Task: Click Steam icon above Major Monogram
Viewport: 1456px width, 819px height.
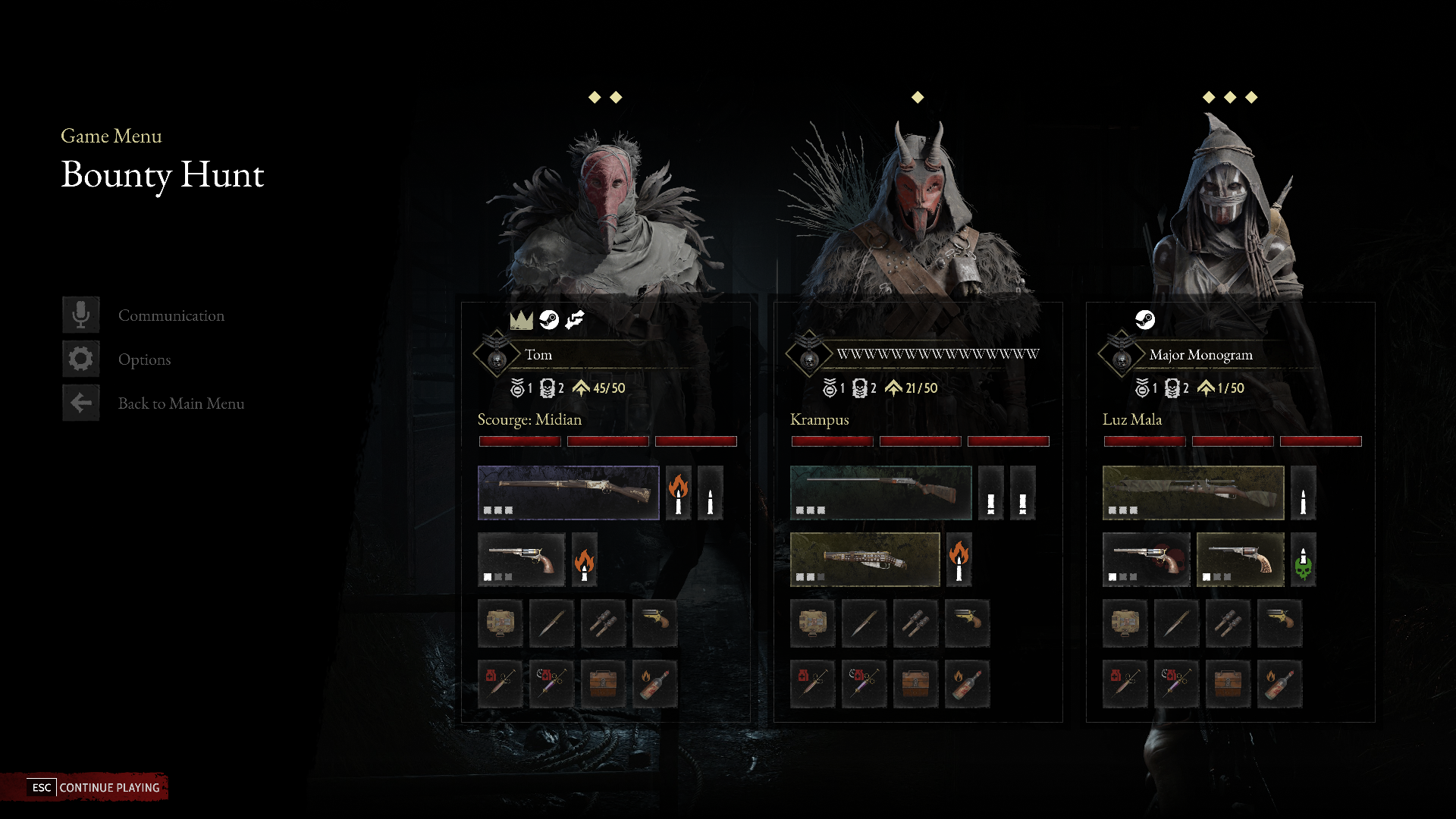Action: coord(1144,320)
